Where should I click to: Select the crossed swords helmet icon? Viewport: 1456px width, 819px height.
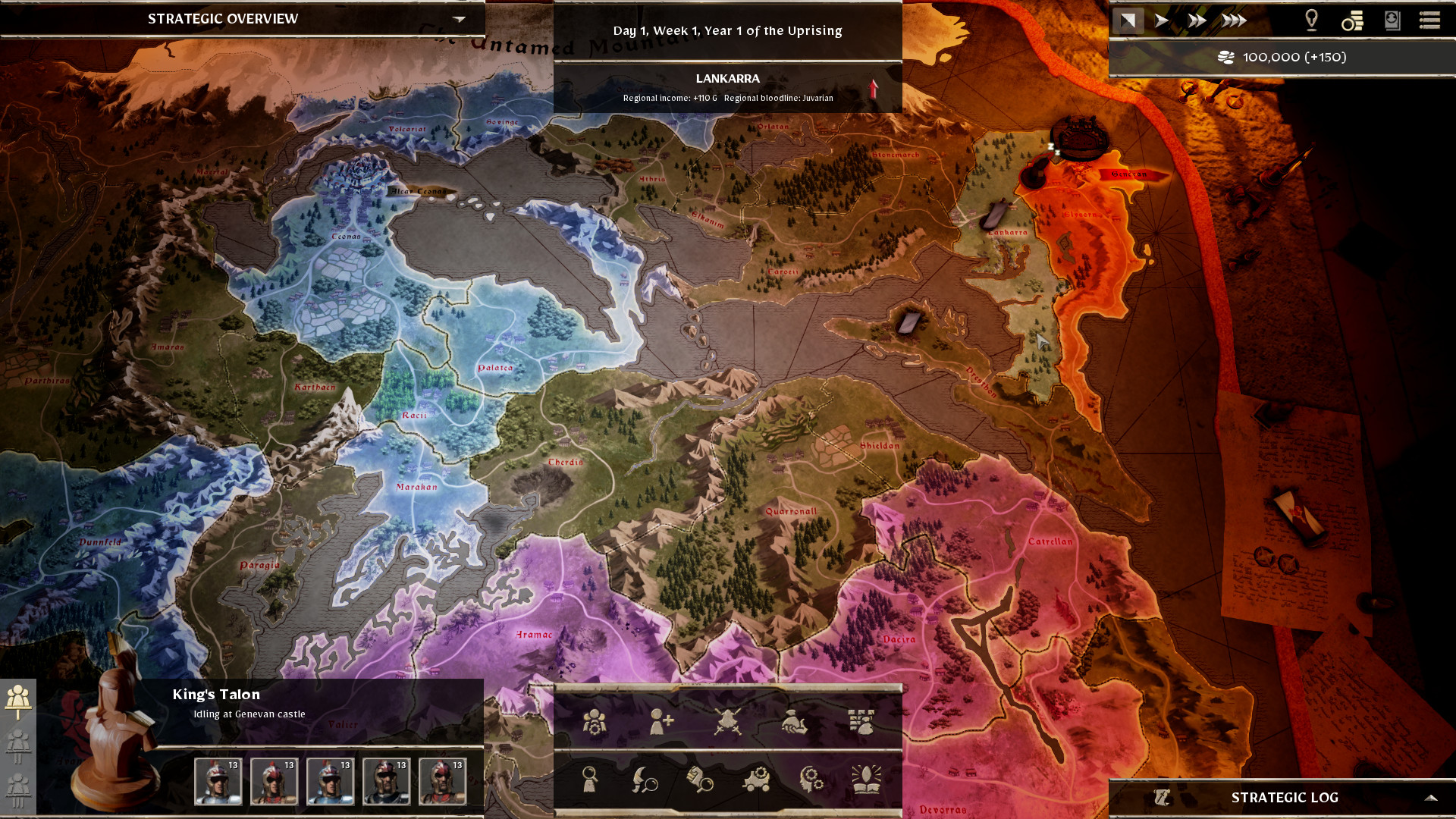point(727,722)
